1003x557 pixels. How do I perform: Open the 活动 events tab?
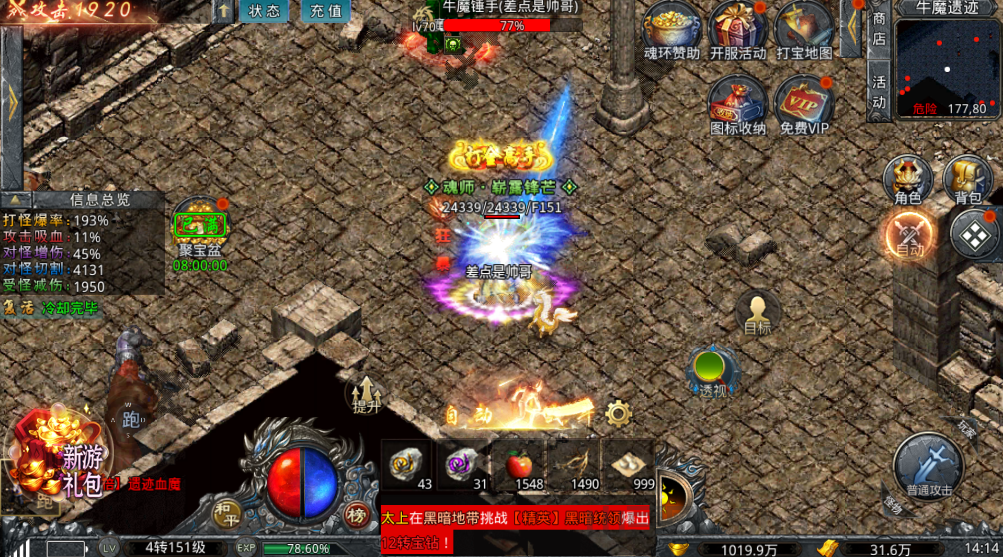tap(879, 92)
